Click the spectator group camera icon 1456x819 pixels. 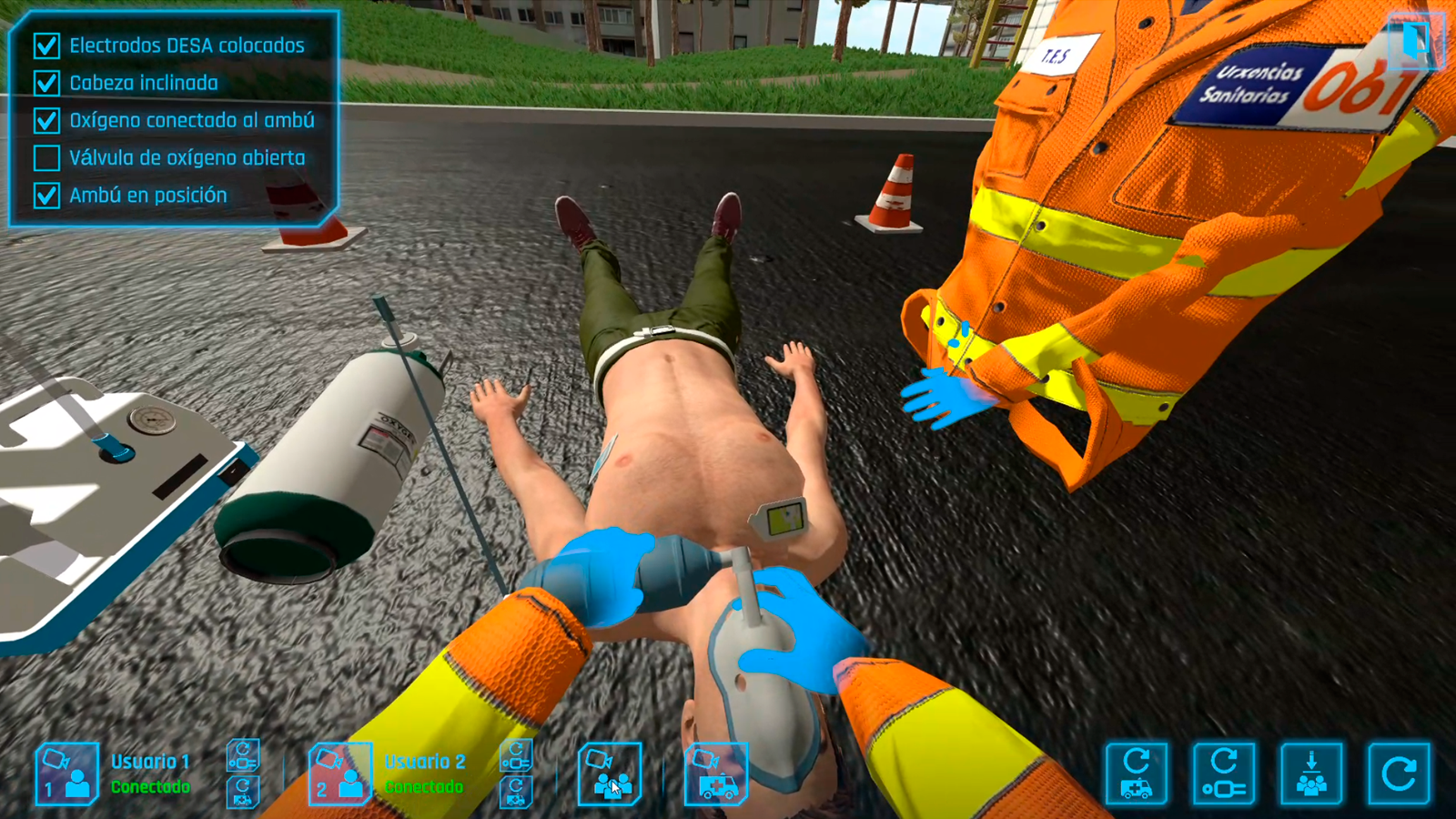612,775
